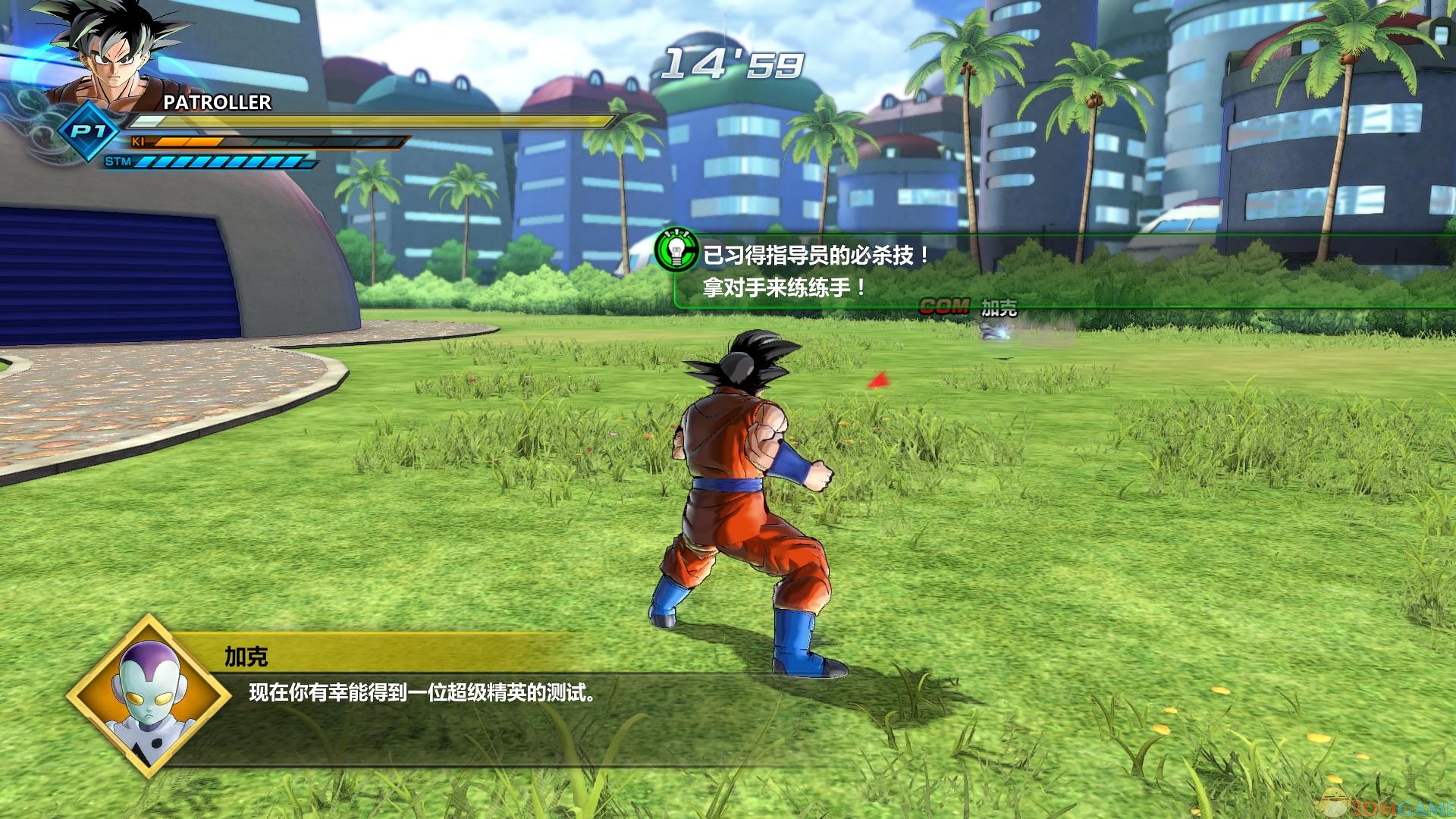This screenshot has width=1456, height=819.
Task: Click the Patroller character portrait
Action: tap(114, 55)
